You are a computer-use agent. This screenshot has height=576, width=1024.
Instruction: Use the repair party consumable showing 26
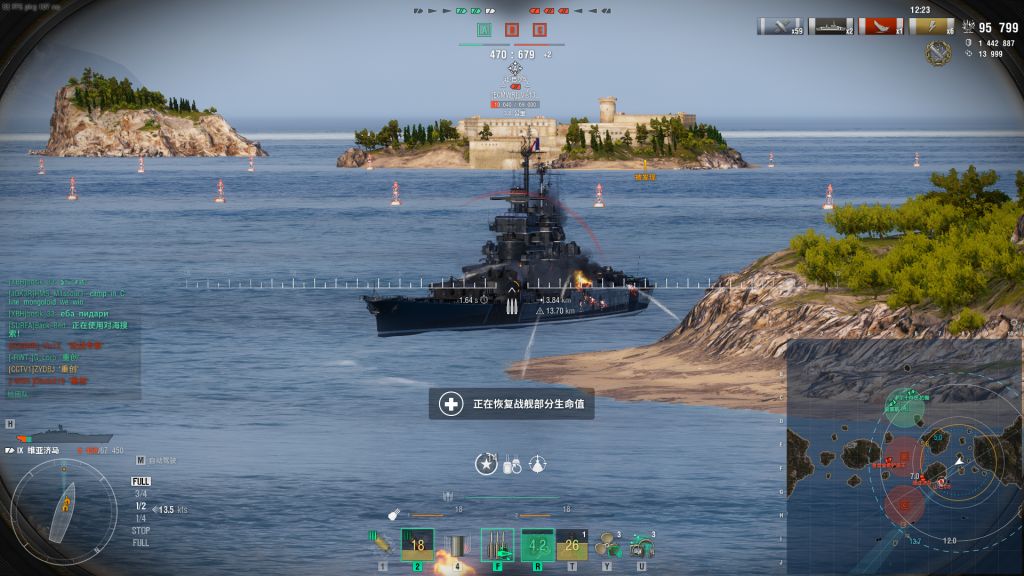pos(571,545)
